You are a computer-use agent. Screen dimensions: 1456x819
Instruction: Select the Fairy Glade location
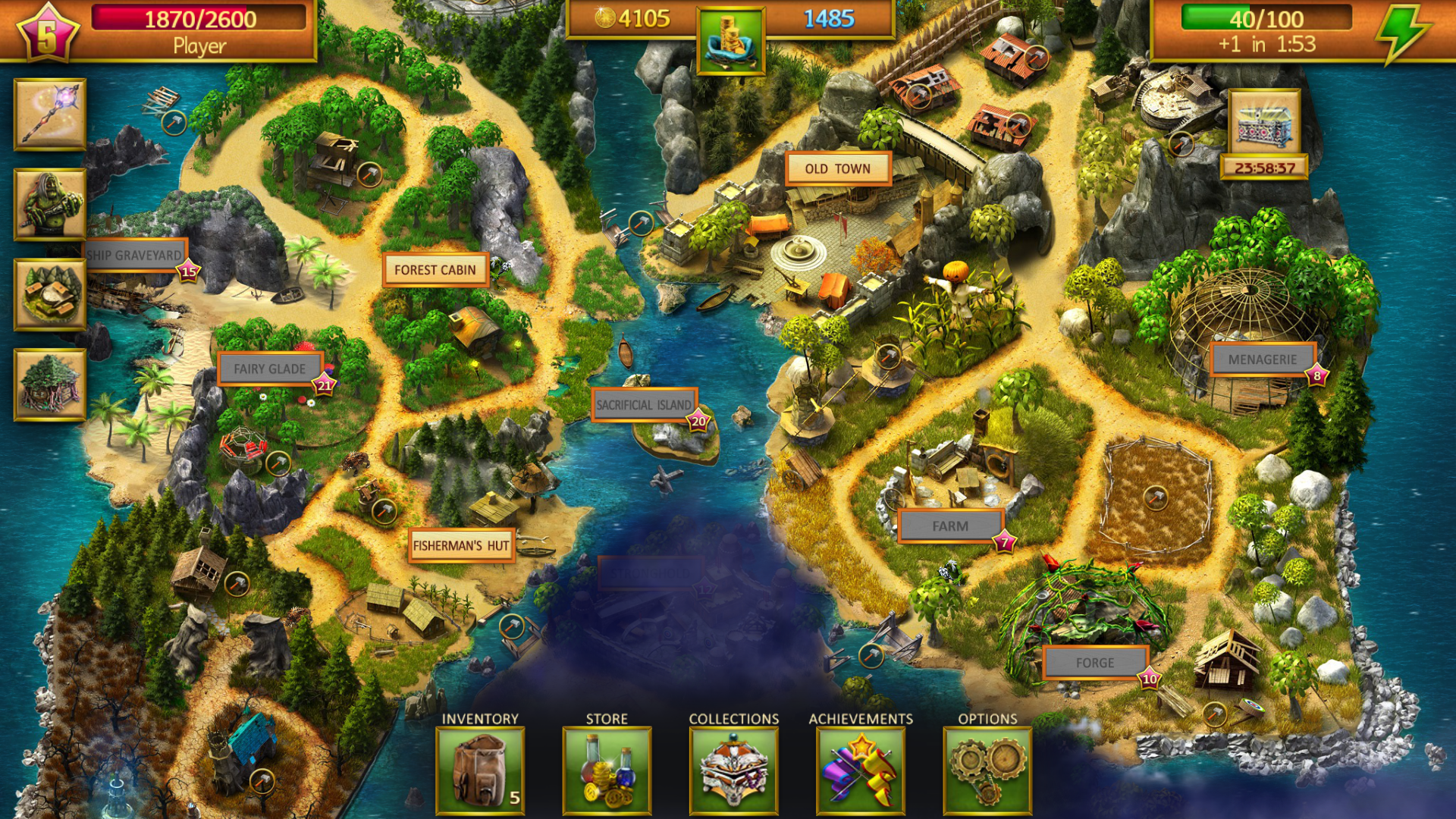click(x=270, y=368)
